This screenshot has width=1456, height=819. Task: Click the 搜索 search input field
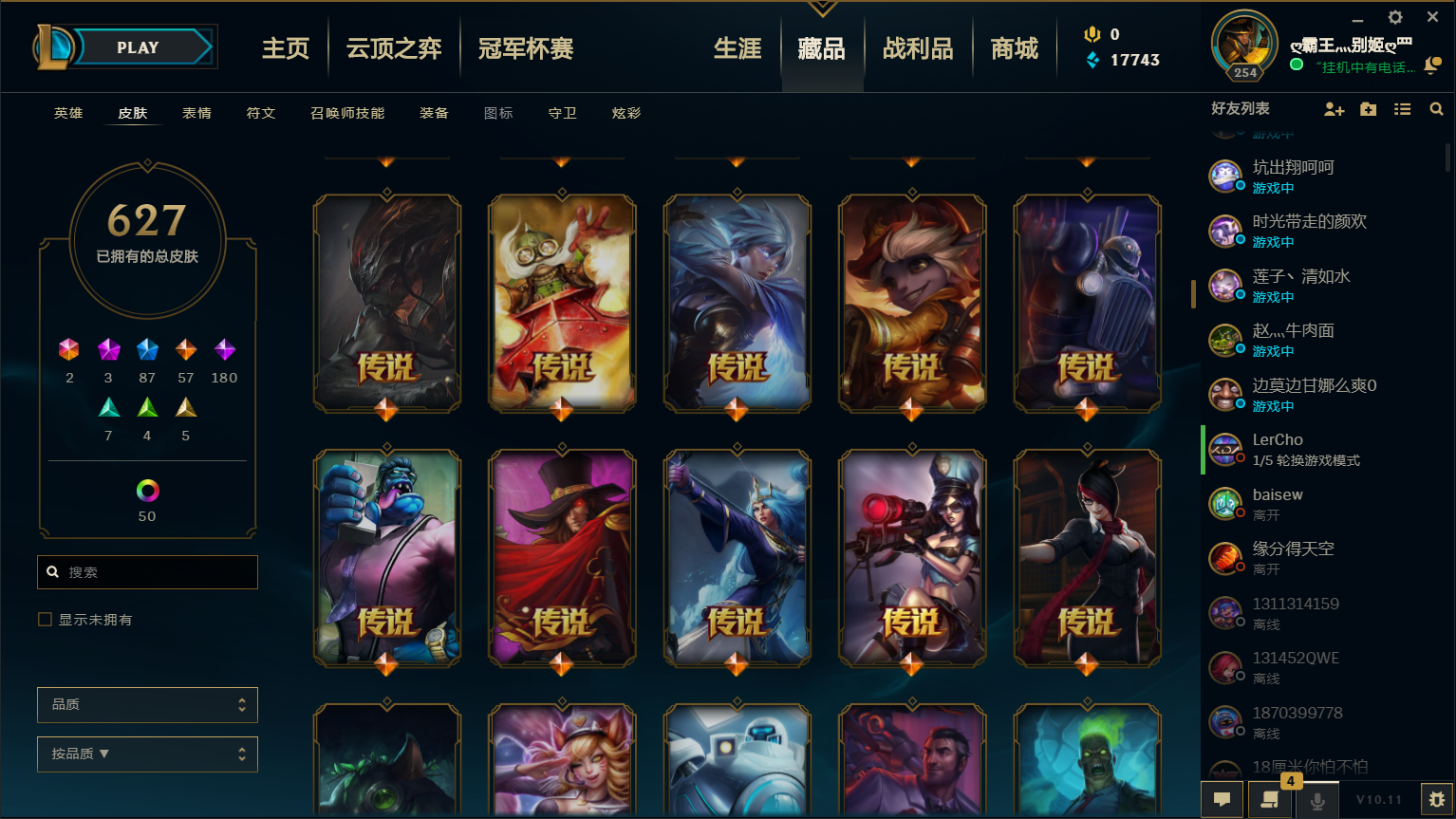[147, 571]
